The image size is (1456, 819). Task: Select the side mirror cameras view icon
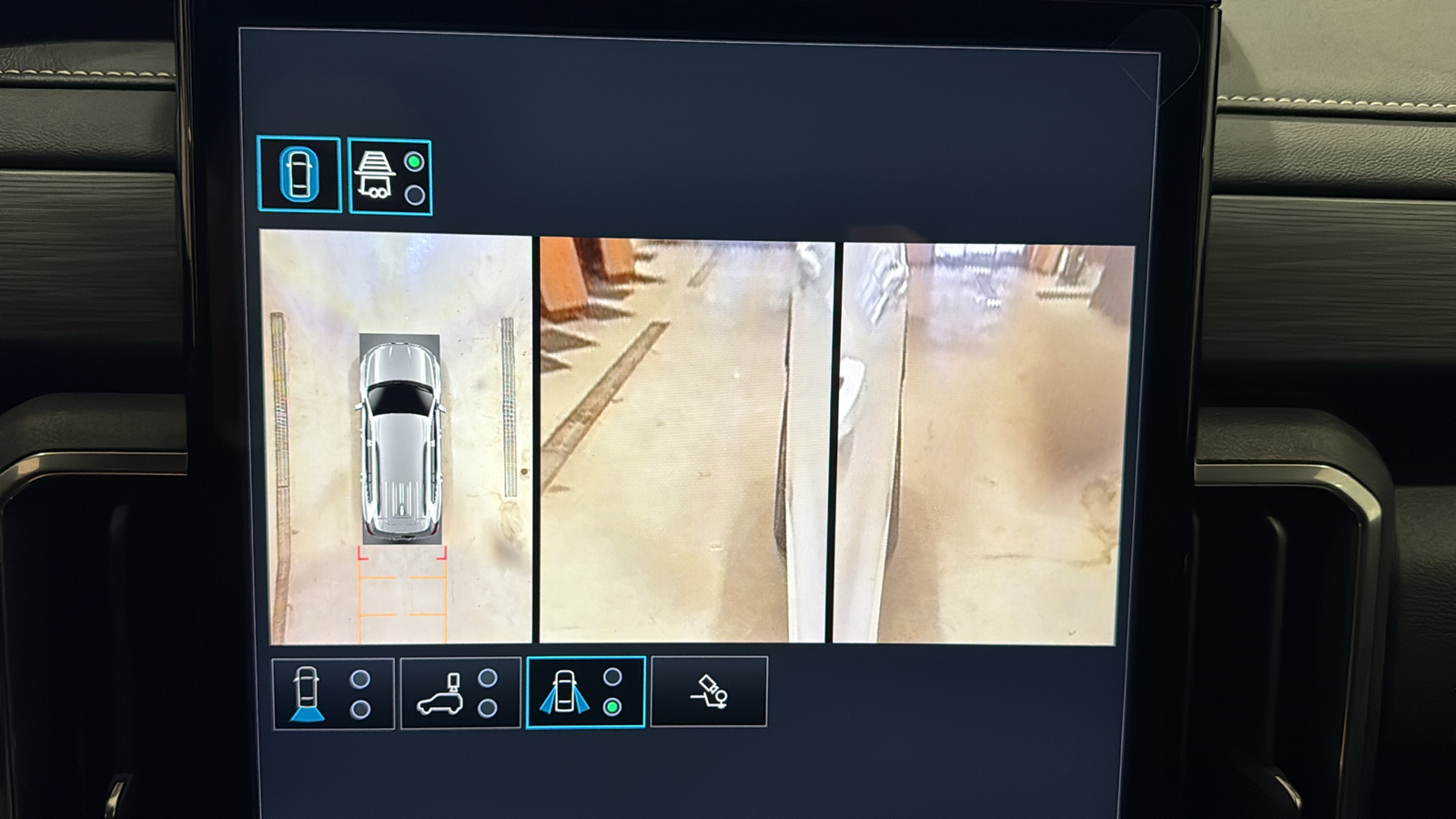pyautogui.click(x=566, y=693)
